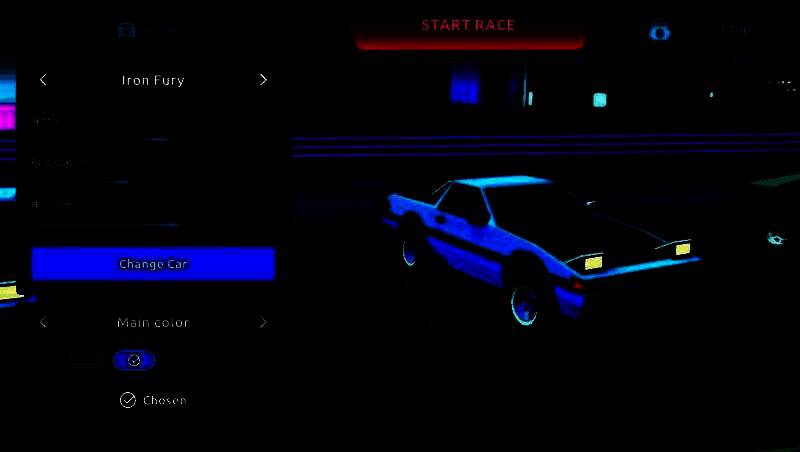Select the previous car before Iron Fury
Screen dimensions: 800x452
pos(43,80)
